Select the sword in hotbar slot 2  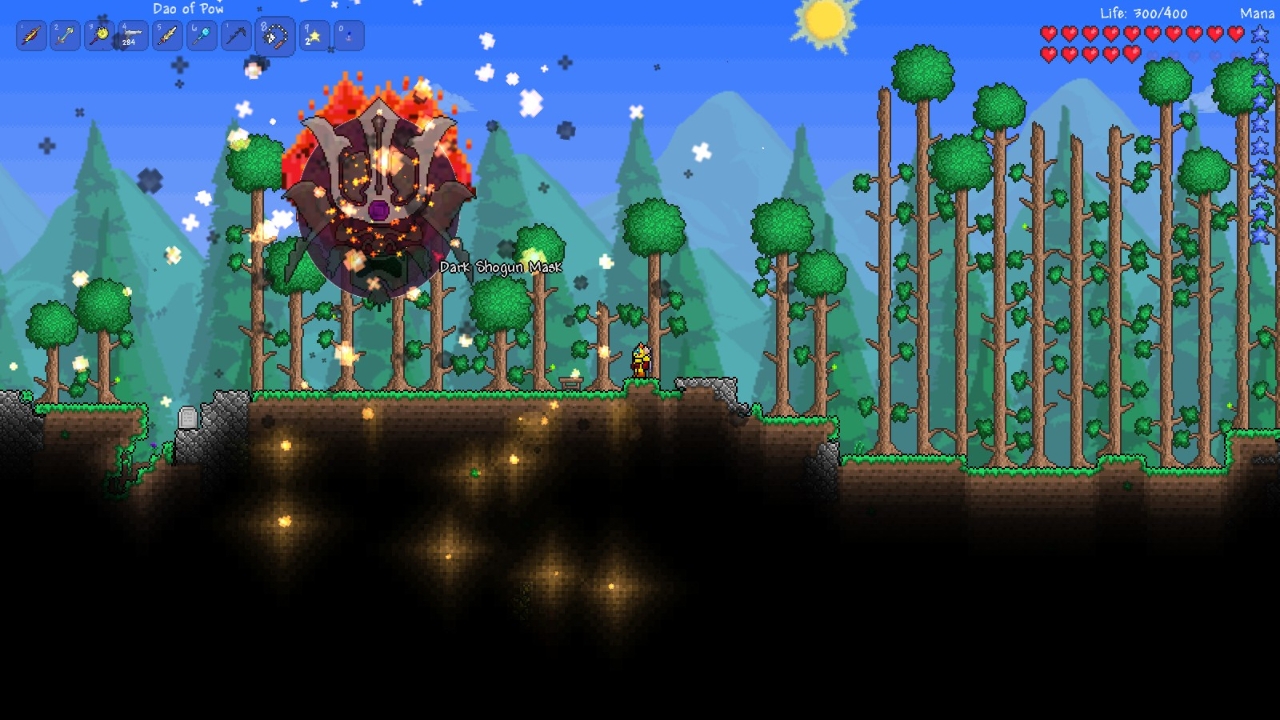(64, 35)
